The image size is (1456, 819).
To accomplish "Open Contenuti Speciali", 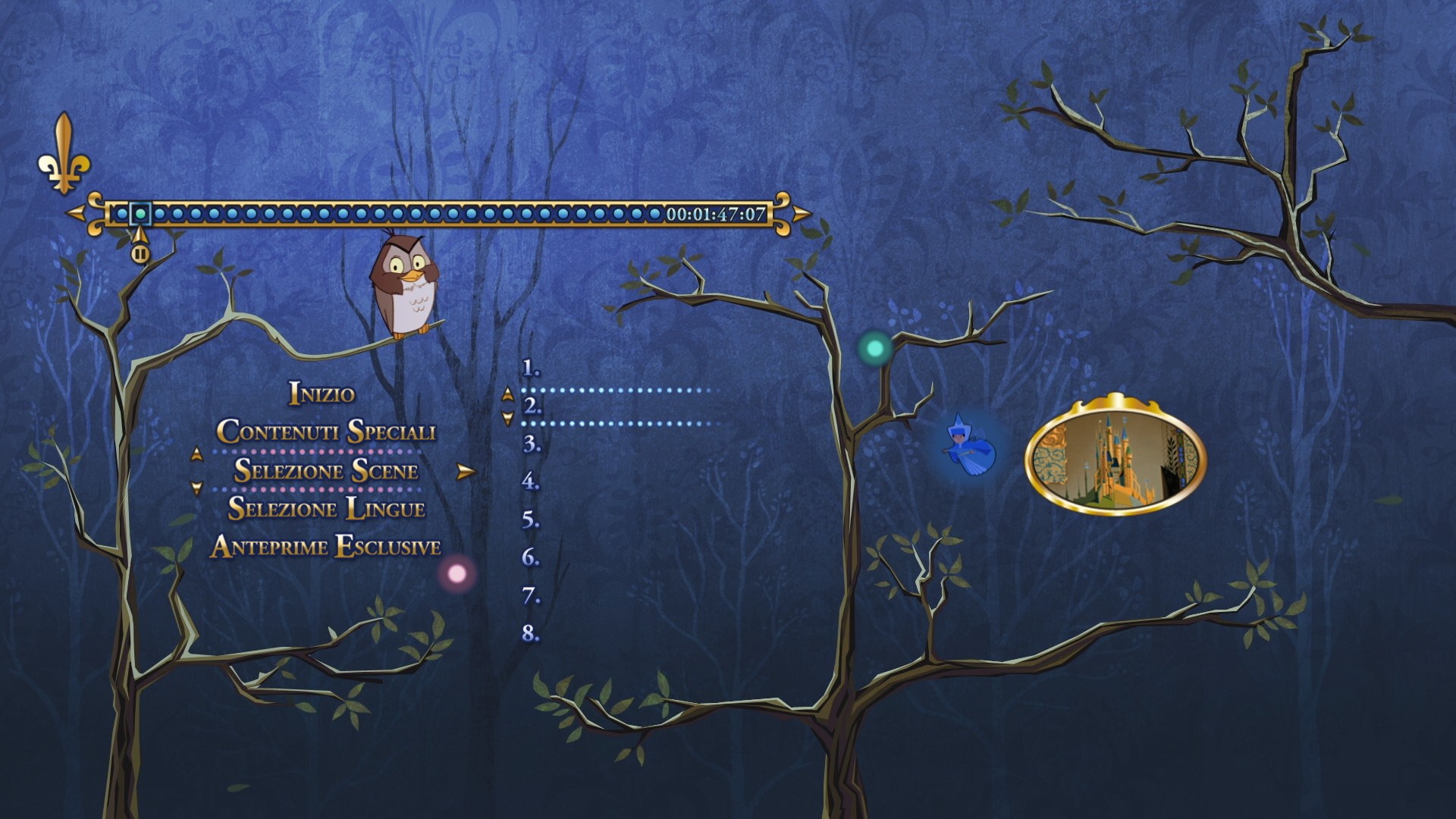I will tap(326, 431).
